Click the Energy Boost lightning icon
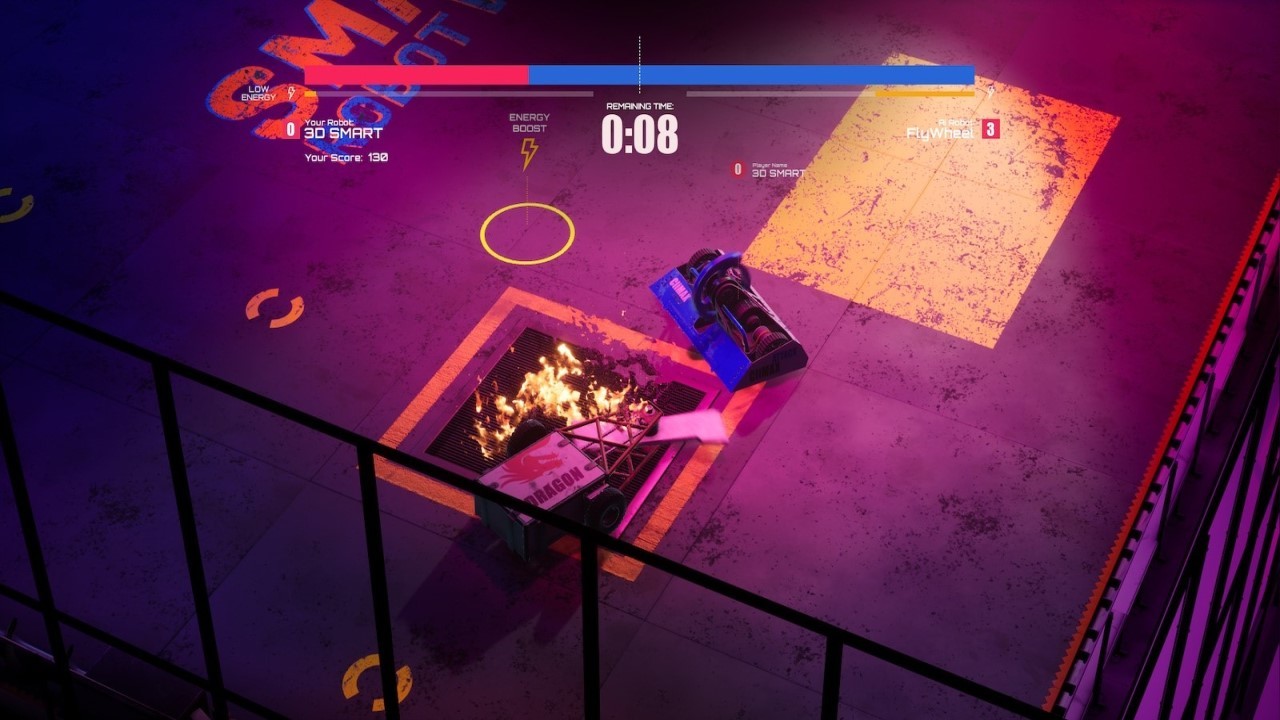Image resolution: width=1280 pixels, height=720 pixels. tap(527, 152)
